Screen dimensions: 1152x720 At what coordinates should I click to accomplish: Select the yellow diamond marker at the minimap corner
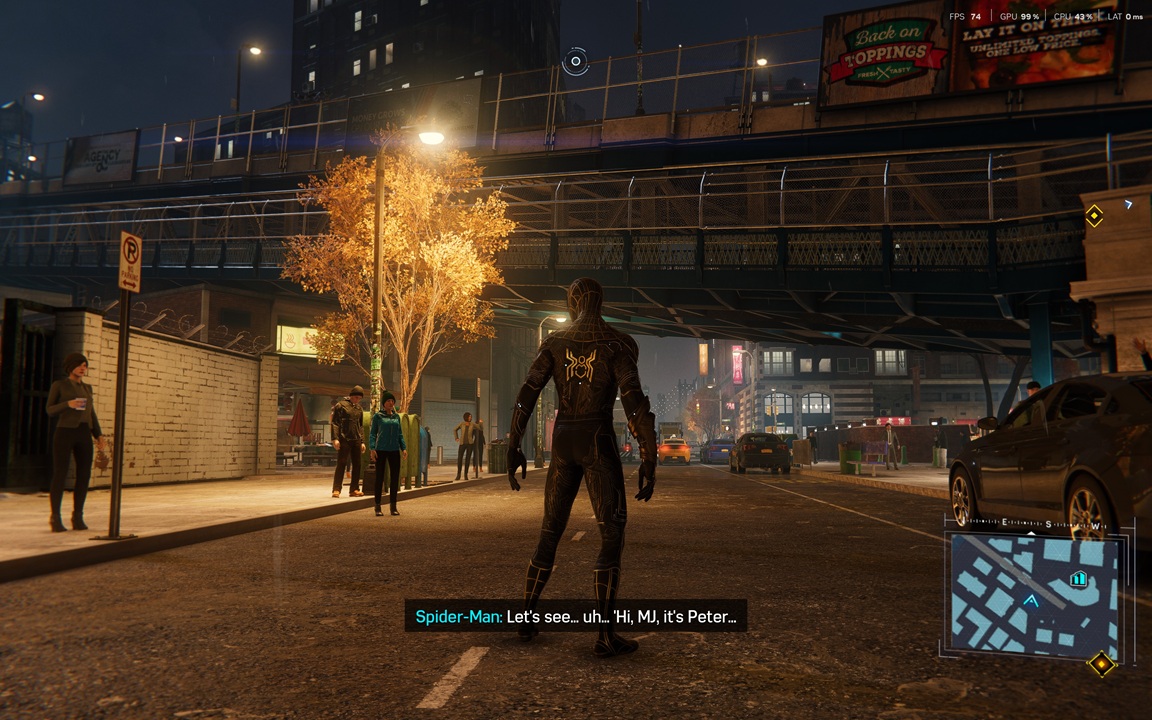1101,663
